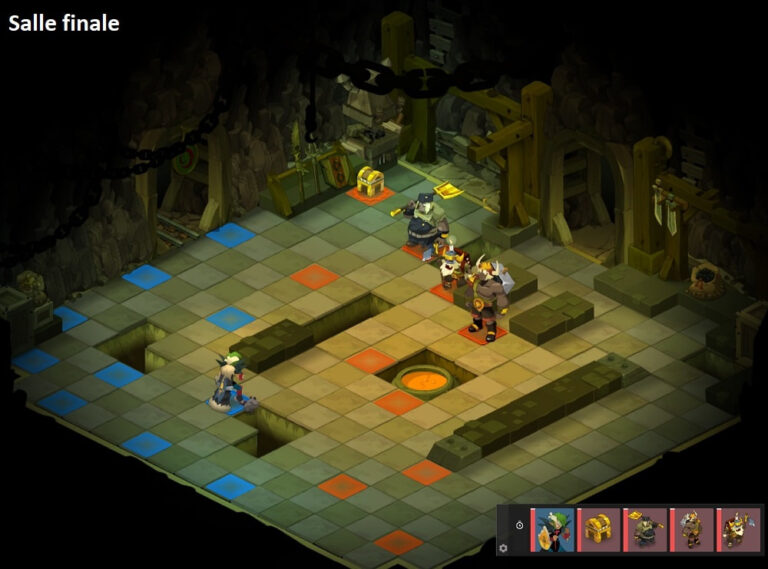Select the green-haired player portrait in the turn timeline

pyautogui.click(x=553, y=529)
